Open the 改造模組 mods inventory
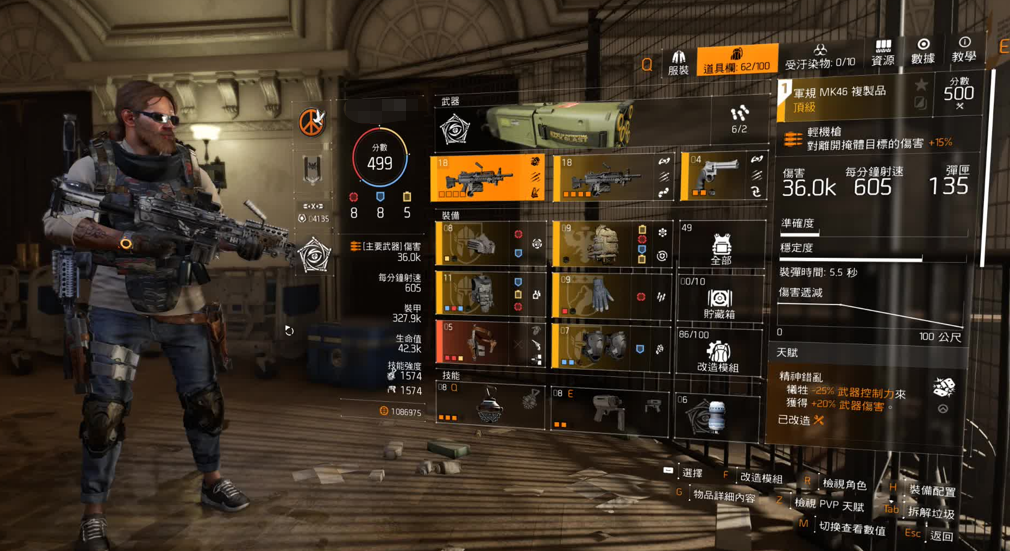Screen dimensions: 1010x551 [720, 352]
